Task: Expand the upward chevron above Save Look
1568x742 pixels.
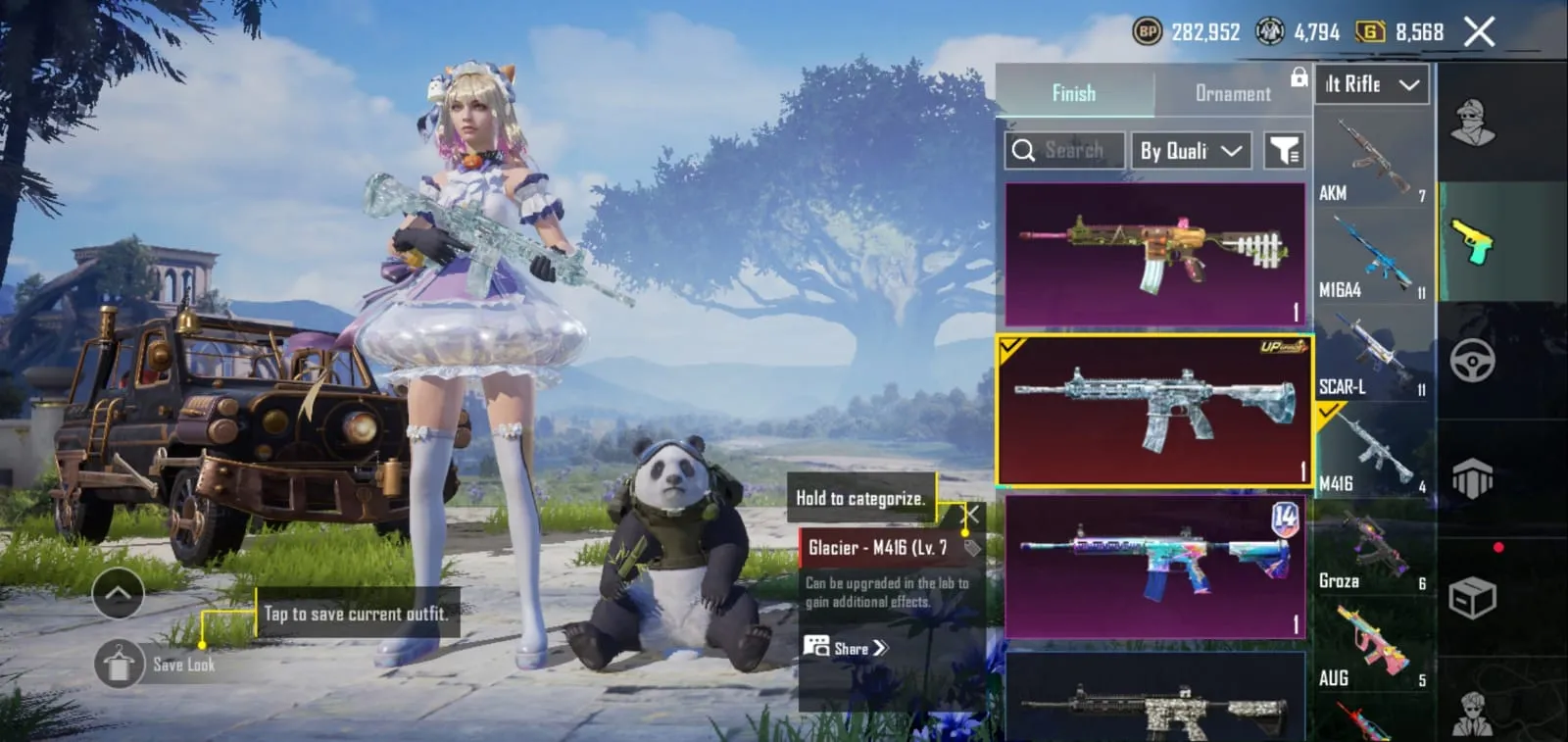Action: [118, 593]
